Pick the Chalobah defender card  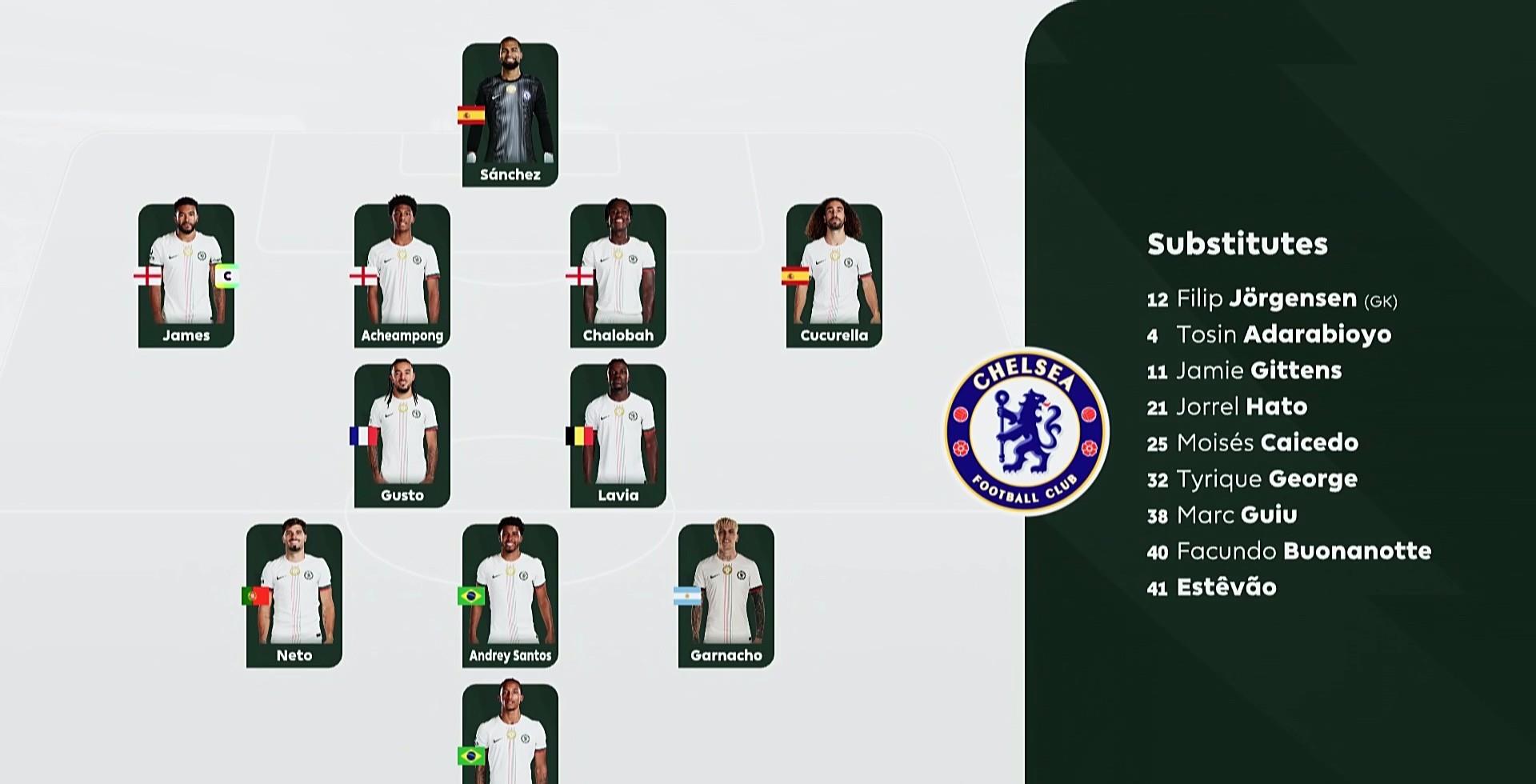coord(618,275)
